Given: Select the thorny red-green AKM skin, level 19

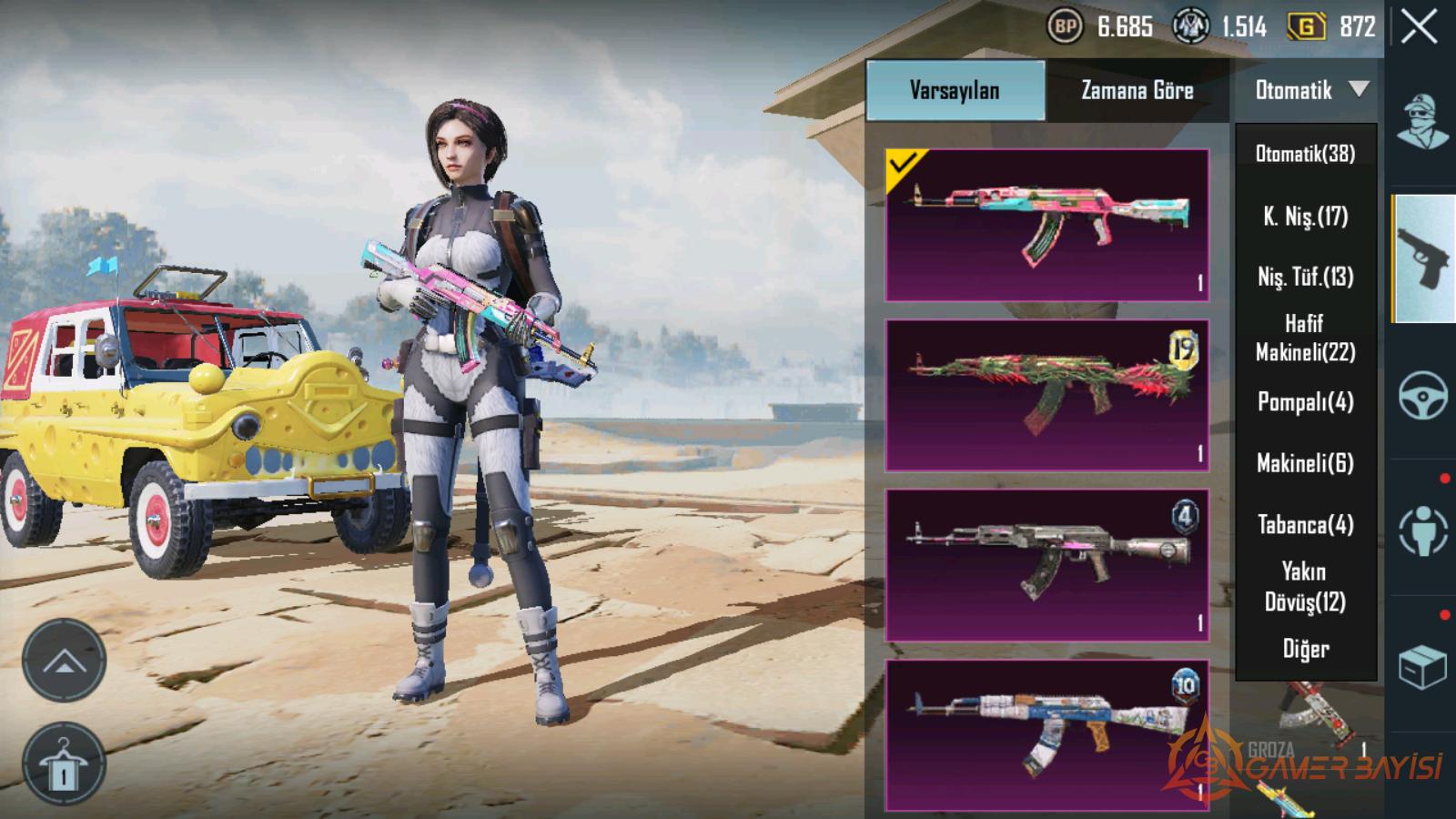Looking at the screenshot, I should coord(1047,395).
